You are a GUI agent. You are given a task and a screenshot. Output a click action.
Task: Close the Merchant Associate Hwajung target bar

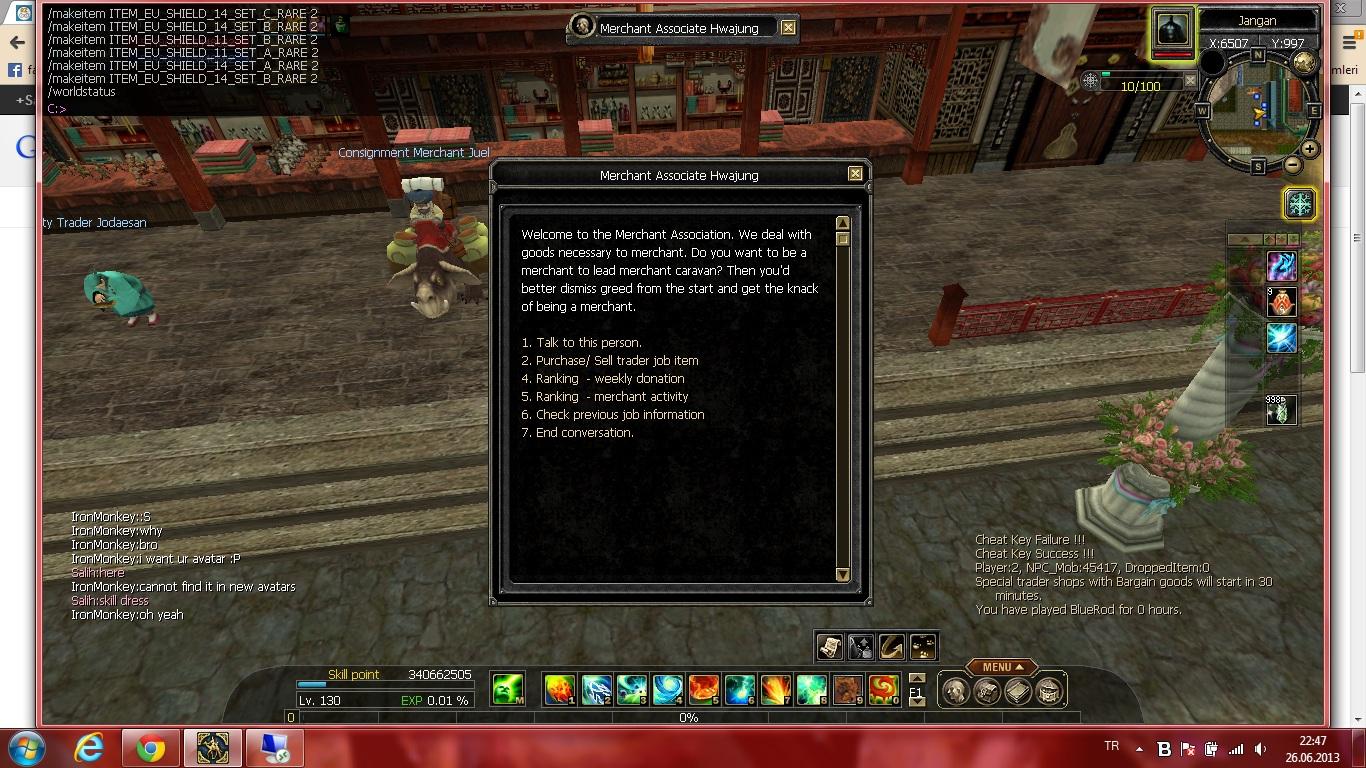coord(788,28)
